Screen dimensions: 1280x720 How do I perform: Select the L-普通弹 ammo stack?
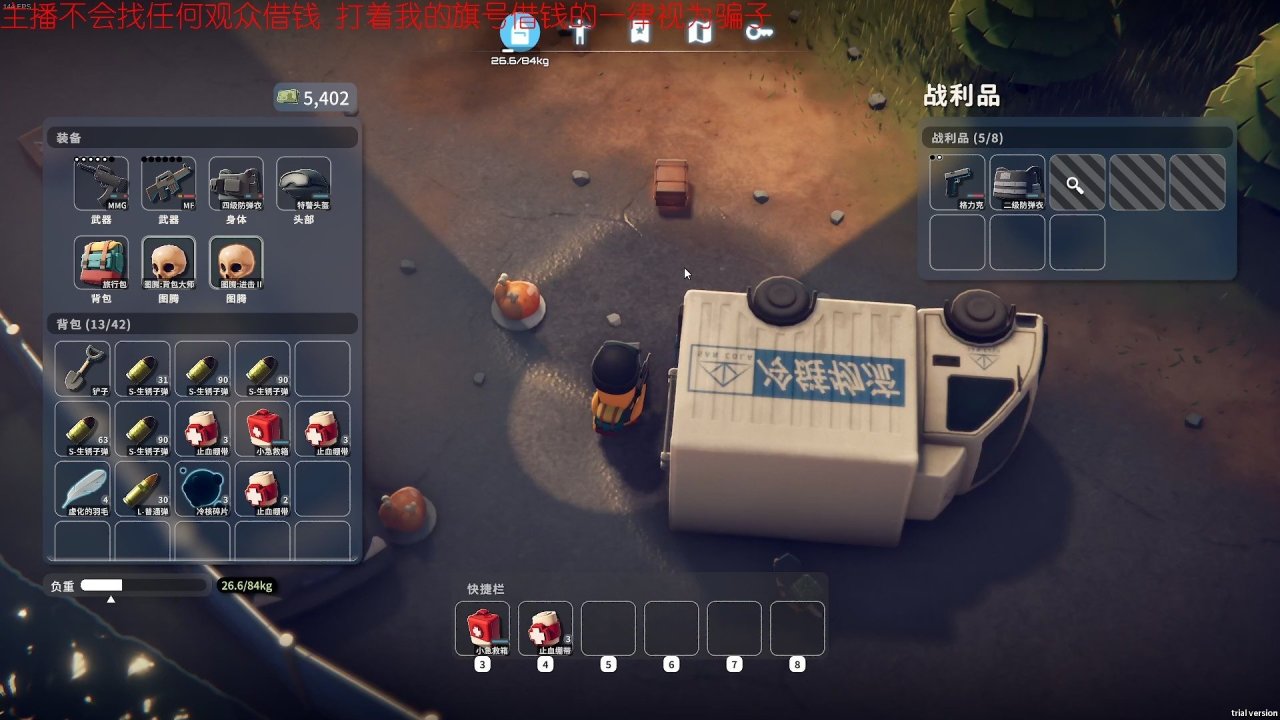pos(142,489)
